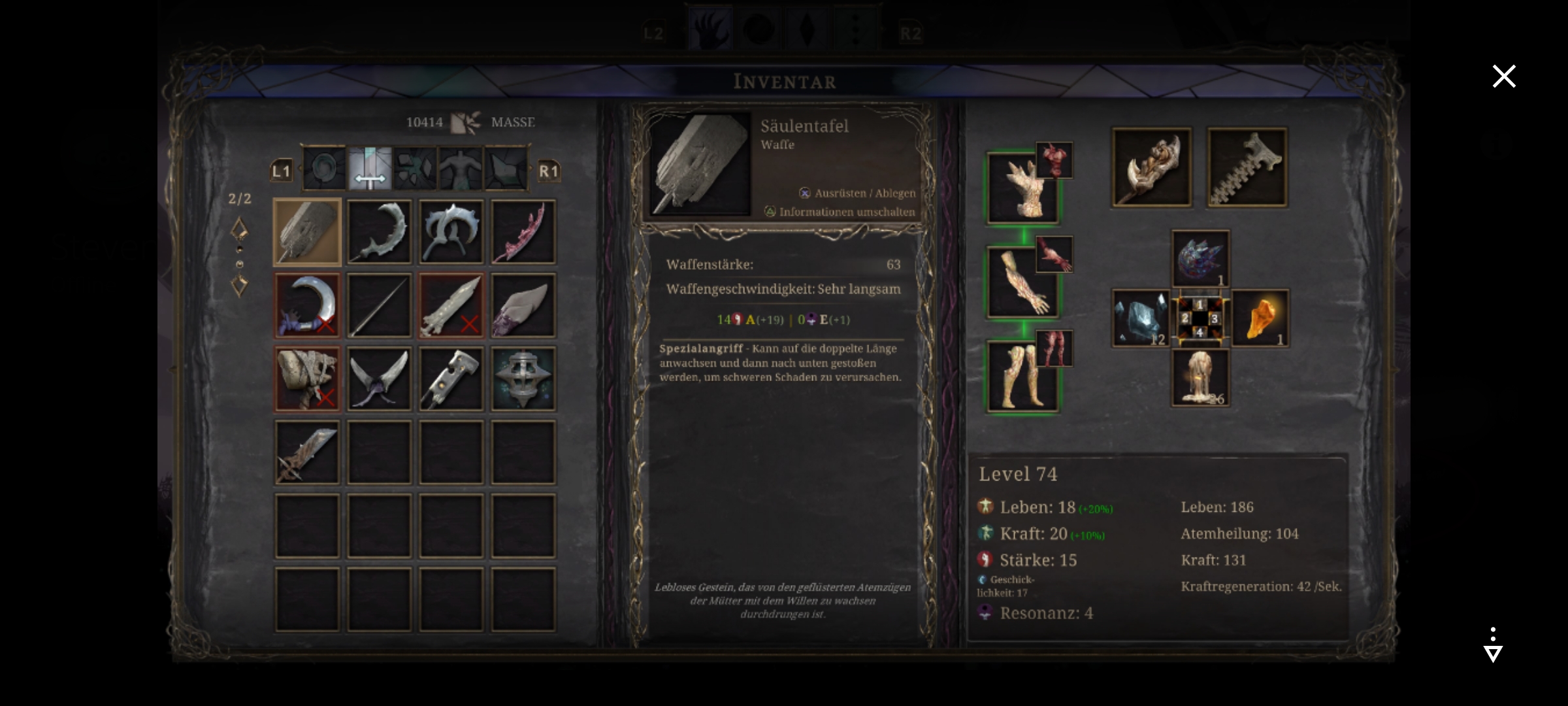The width and height of the screenshot is (1568, 706).
Task: Click the equipped bone-vertebrae weapon slot
Action: click(1247, 168)
